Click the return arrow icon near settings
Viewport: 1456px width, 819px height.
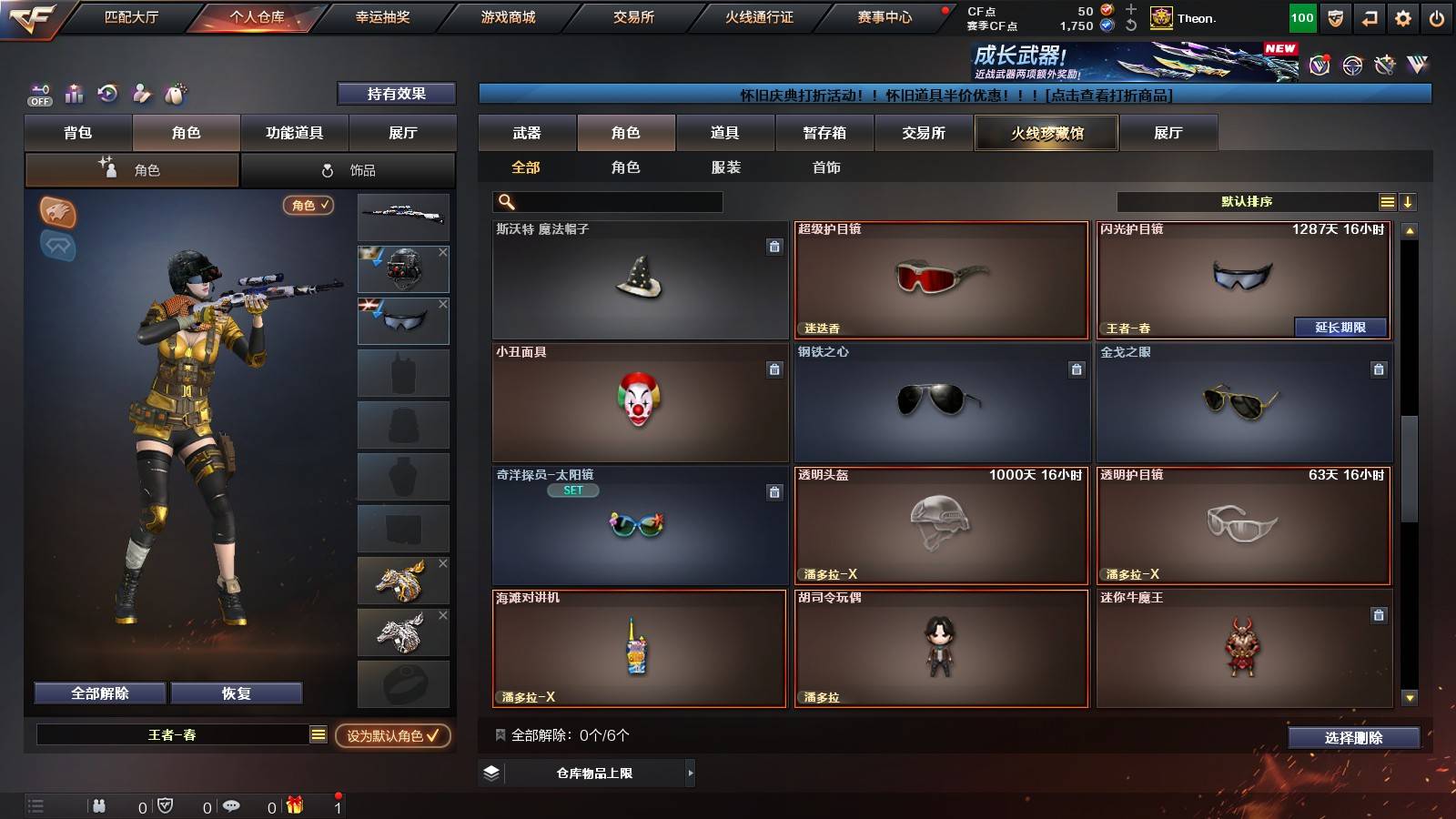(x=1368, y=15)
